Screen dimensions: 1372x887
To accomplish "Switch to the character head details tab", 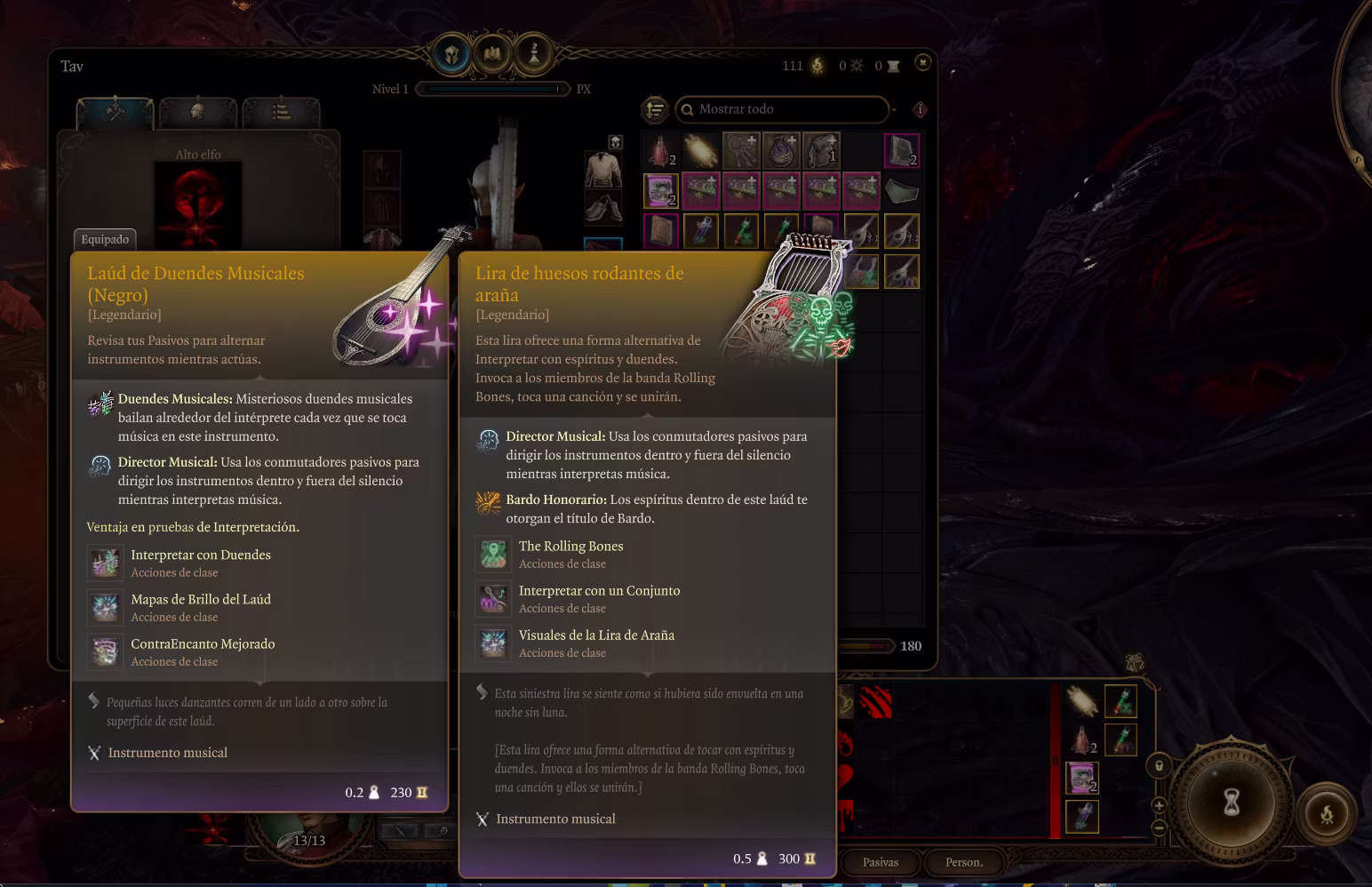I will pos(197,112).
